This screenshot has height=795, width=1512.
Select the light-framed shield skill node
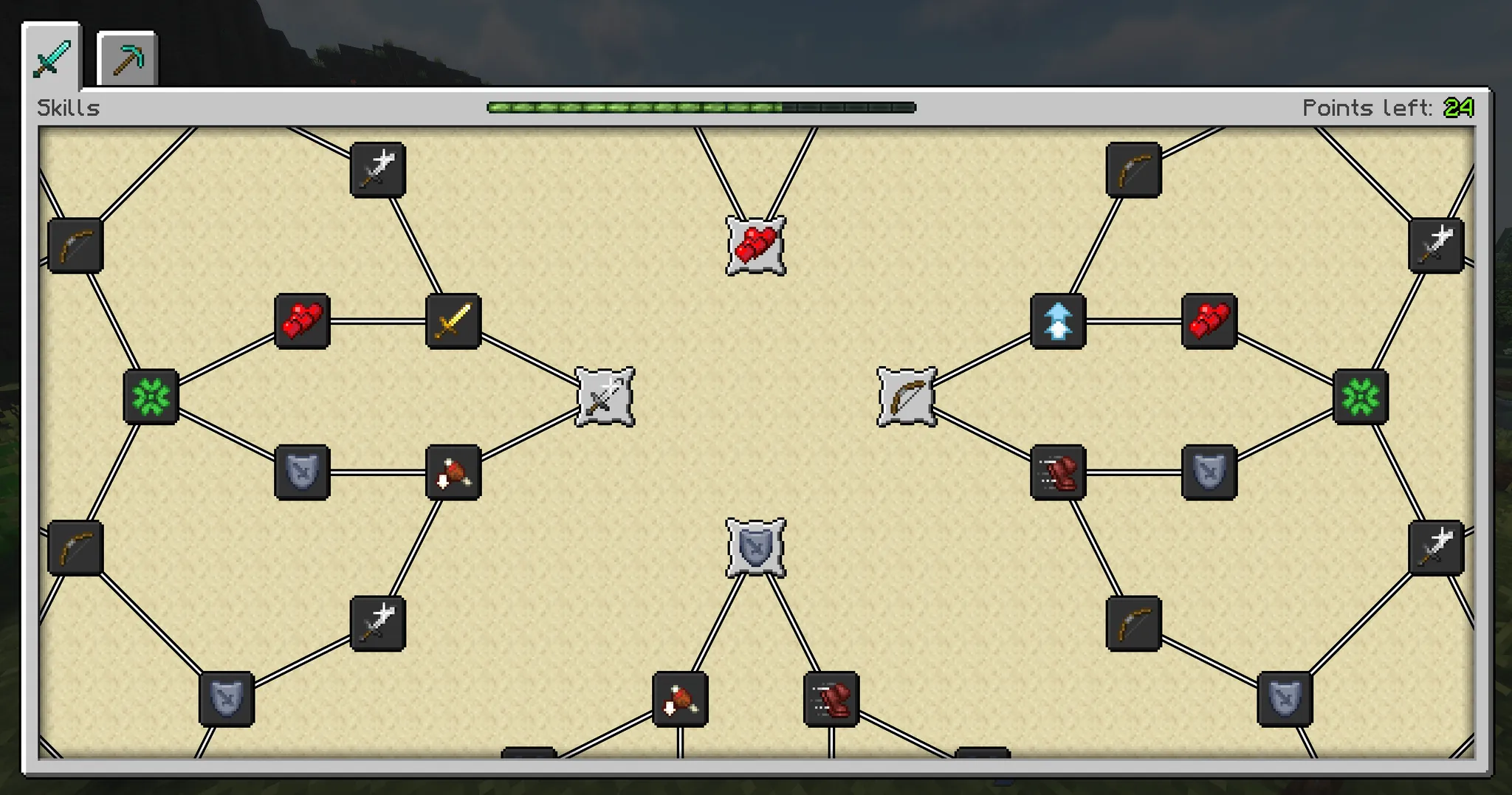pos(755,548)
